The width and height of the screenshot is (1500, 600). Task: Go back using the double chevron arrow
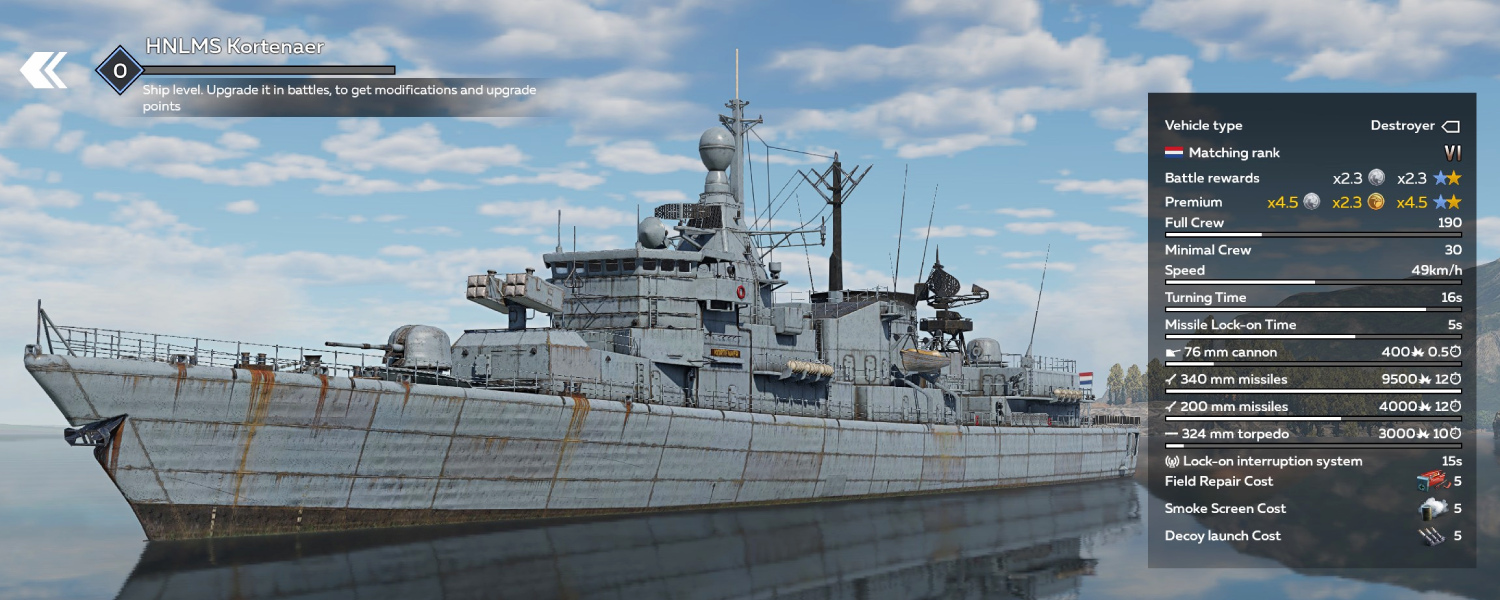pos(44,70)
